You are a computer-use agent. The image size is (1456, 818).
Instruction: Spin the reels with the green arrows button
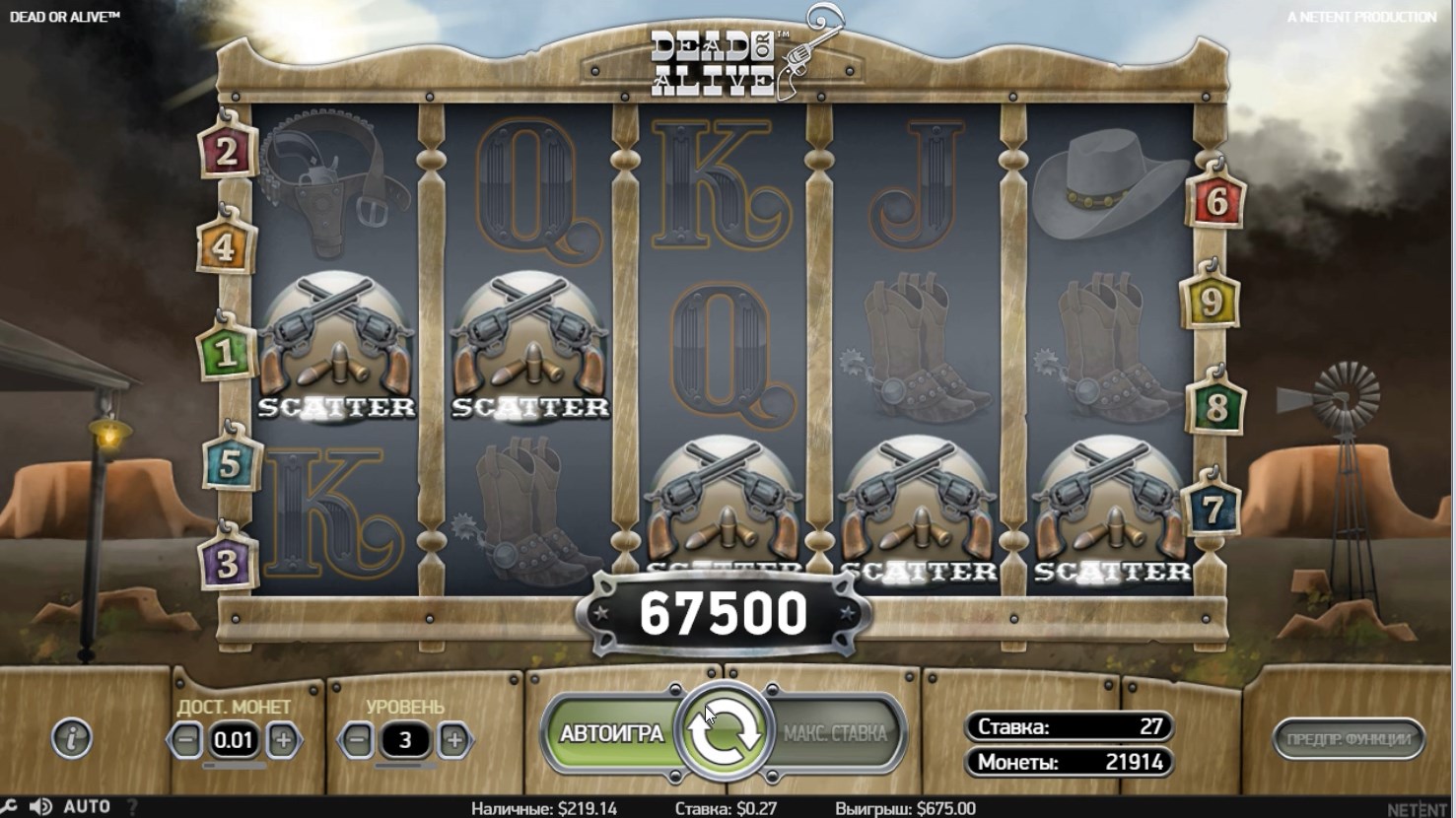[x=725, y=733]
